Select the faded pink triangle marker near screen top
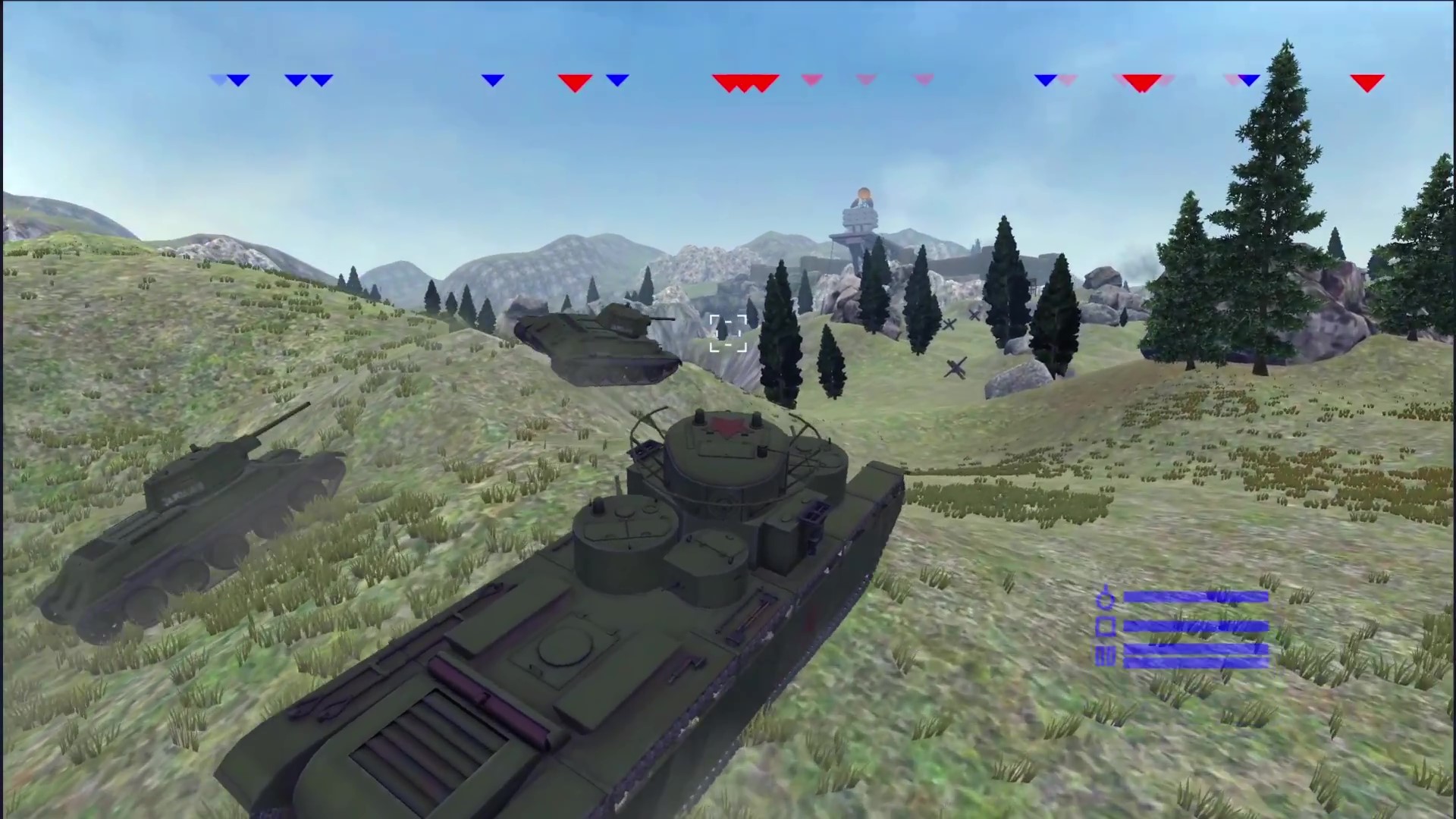This screenshot has width=1456, height=819. coord(811,80)
